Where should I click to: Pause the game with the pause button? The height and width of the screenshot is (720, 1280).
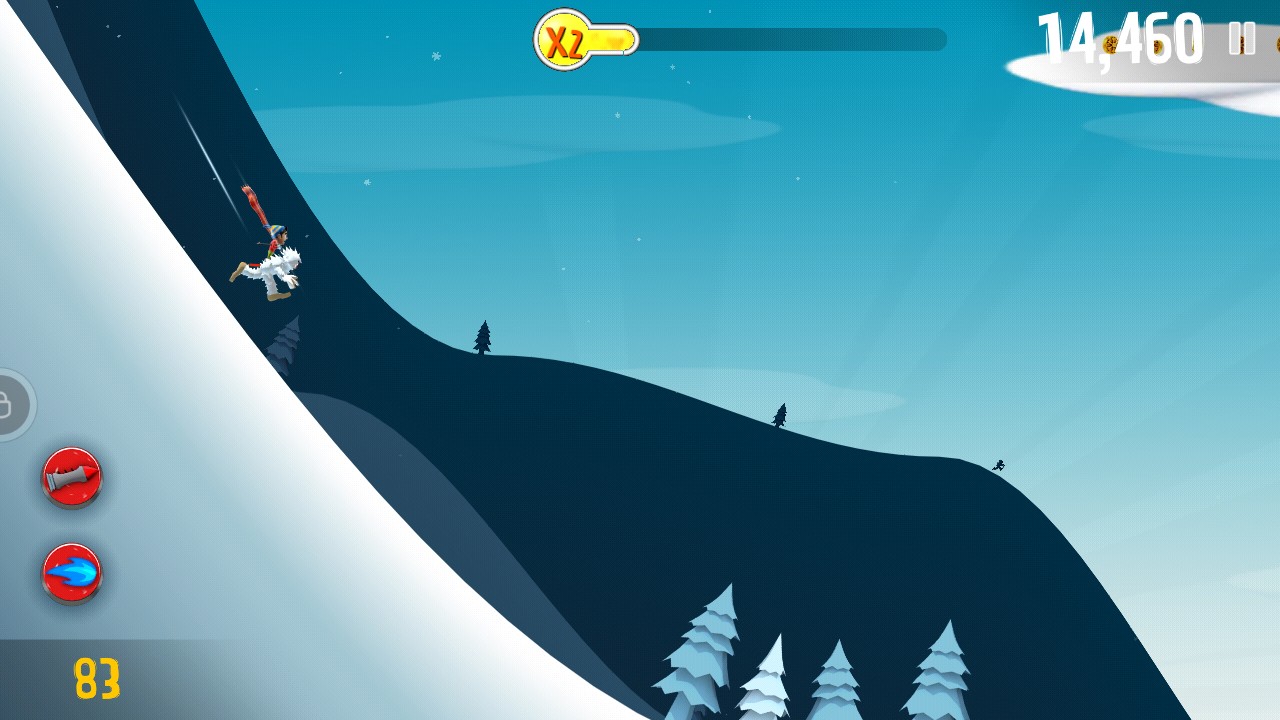[x=1242, y=38]
